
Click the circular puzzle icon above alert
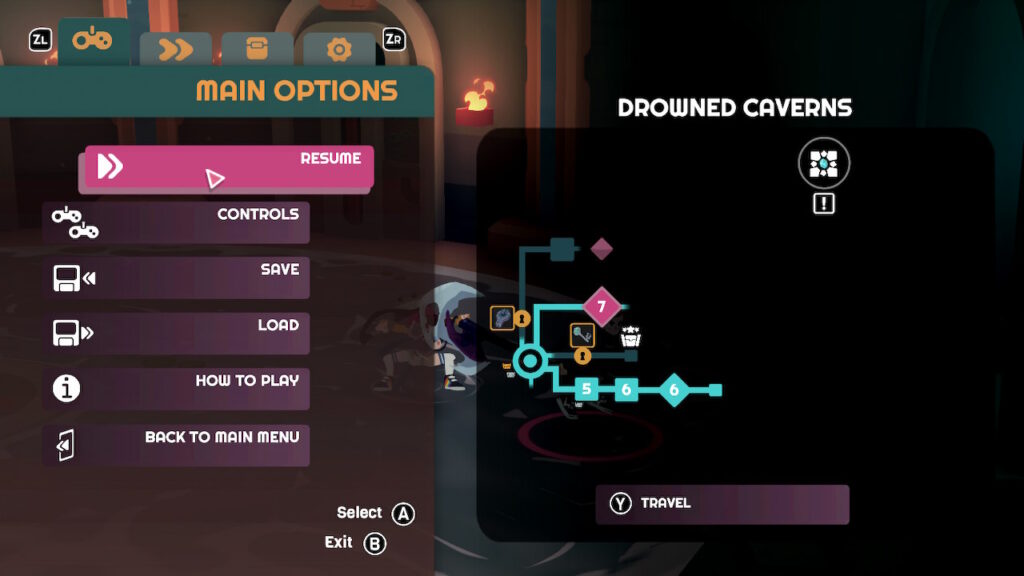click(824, 163)
